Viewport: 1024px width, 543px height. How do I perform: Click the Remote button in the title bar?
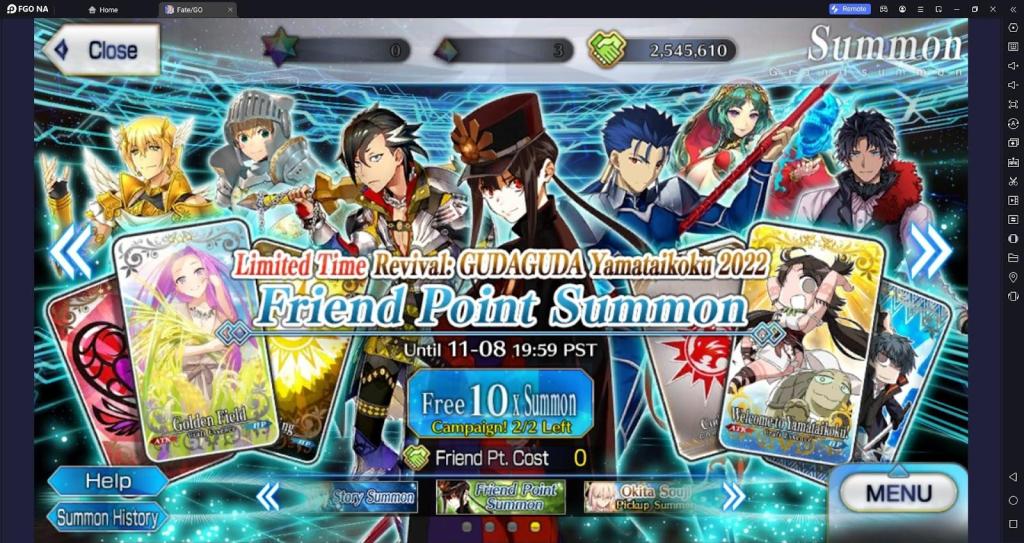849,9
